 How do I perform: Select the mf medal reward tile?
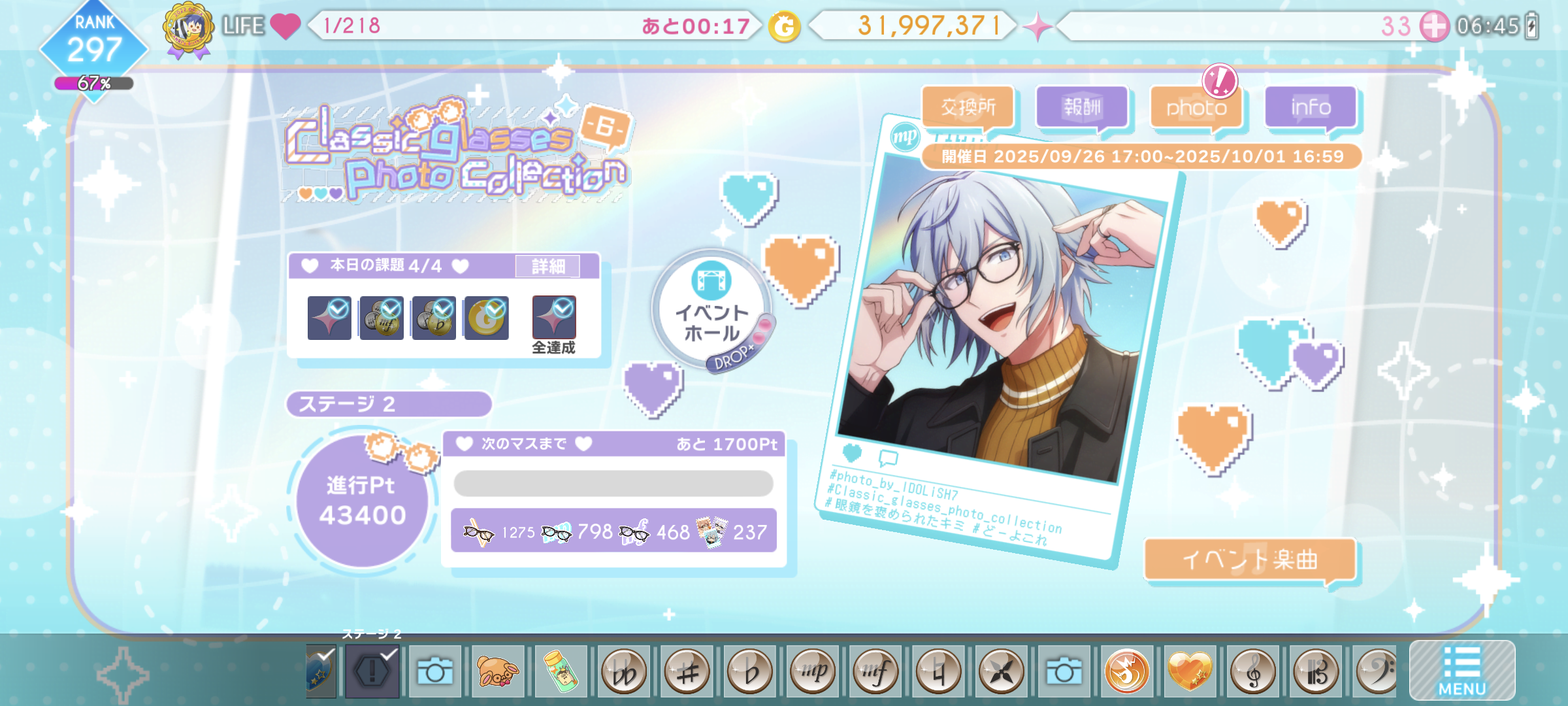875,671
